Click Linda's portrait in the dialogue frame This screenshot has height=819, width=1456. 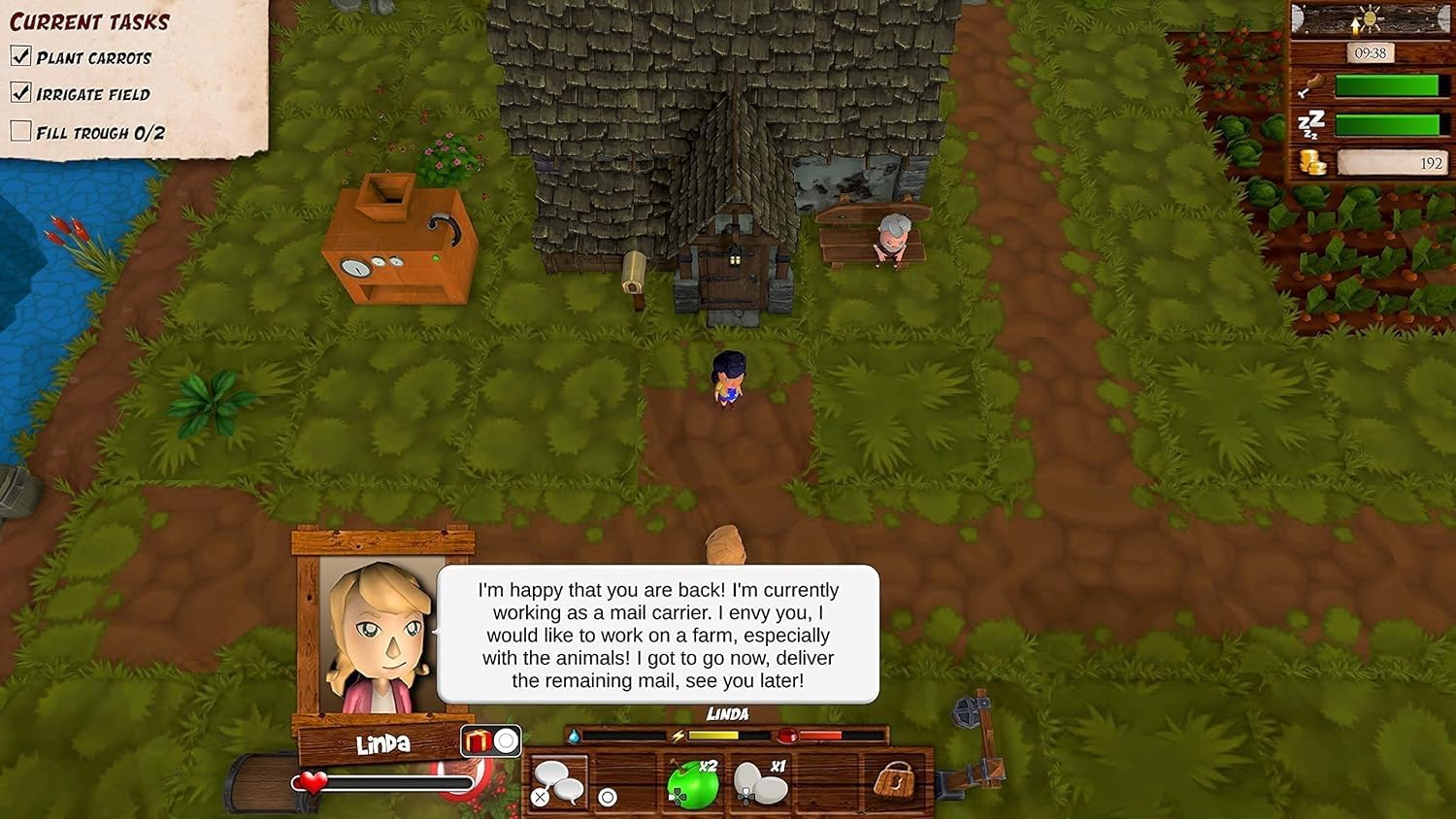(381, 636)
